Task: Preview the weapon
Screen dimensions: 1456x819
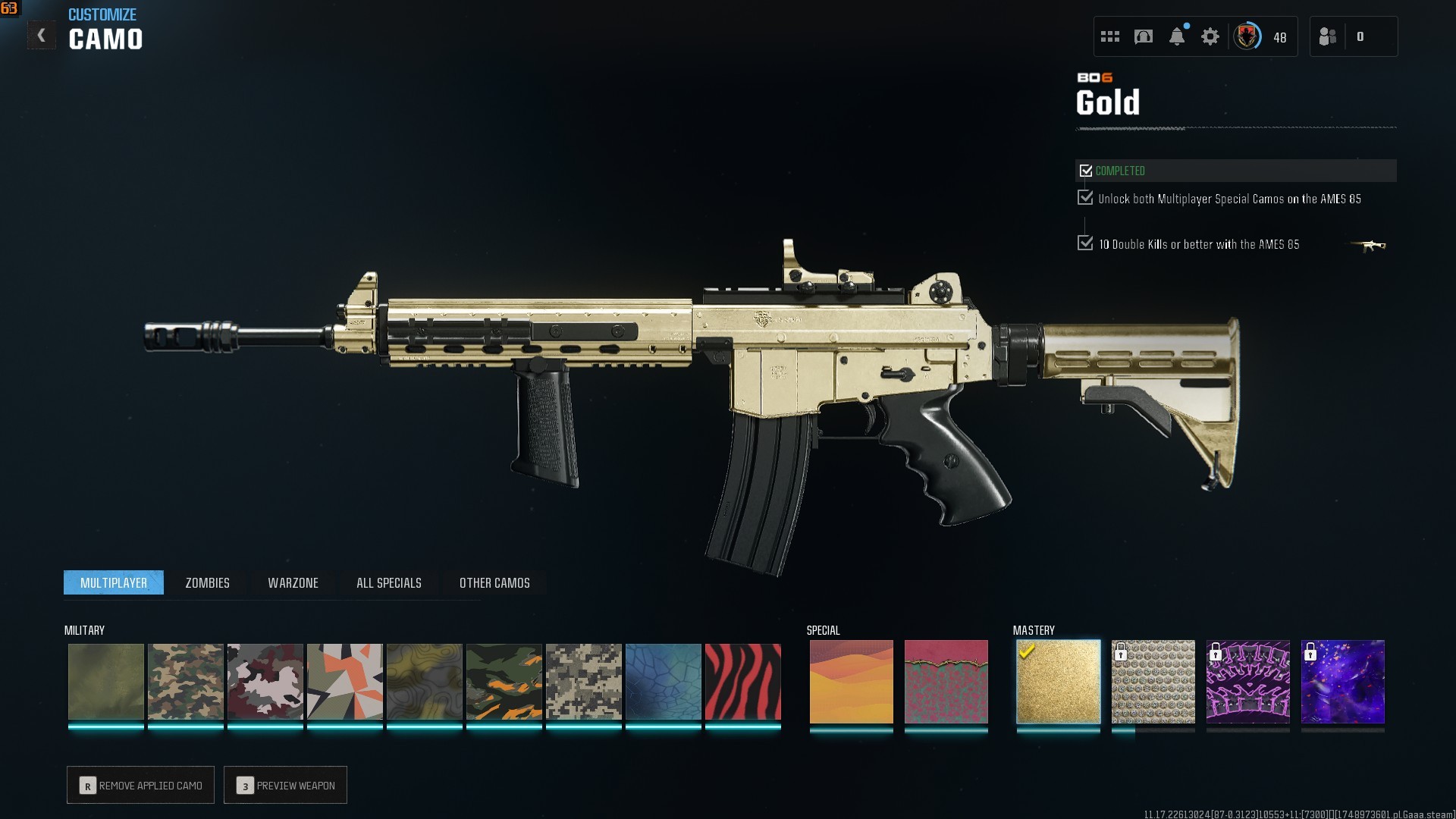Action: pyautogui.click(x=285, y=785)
